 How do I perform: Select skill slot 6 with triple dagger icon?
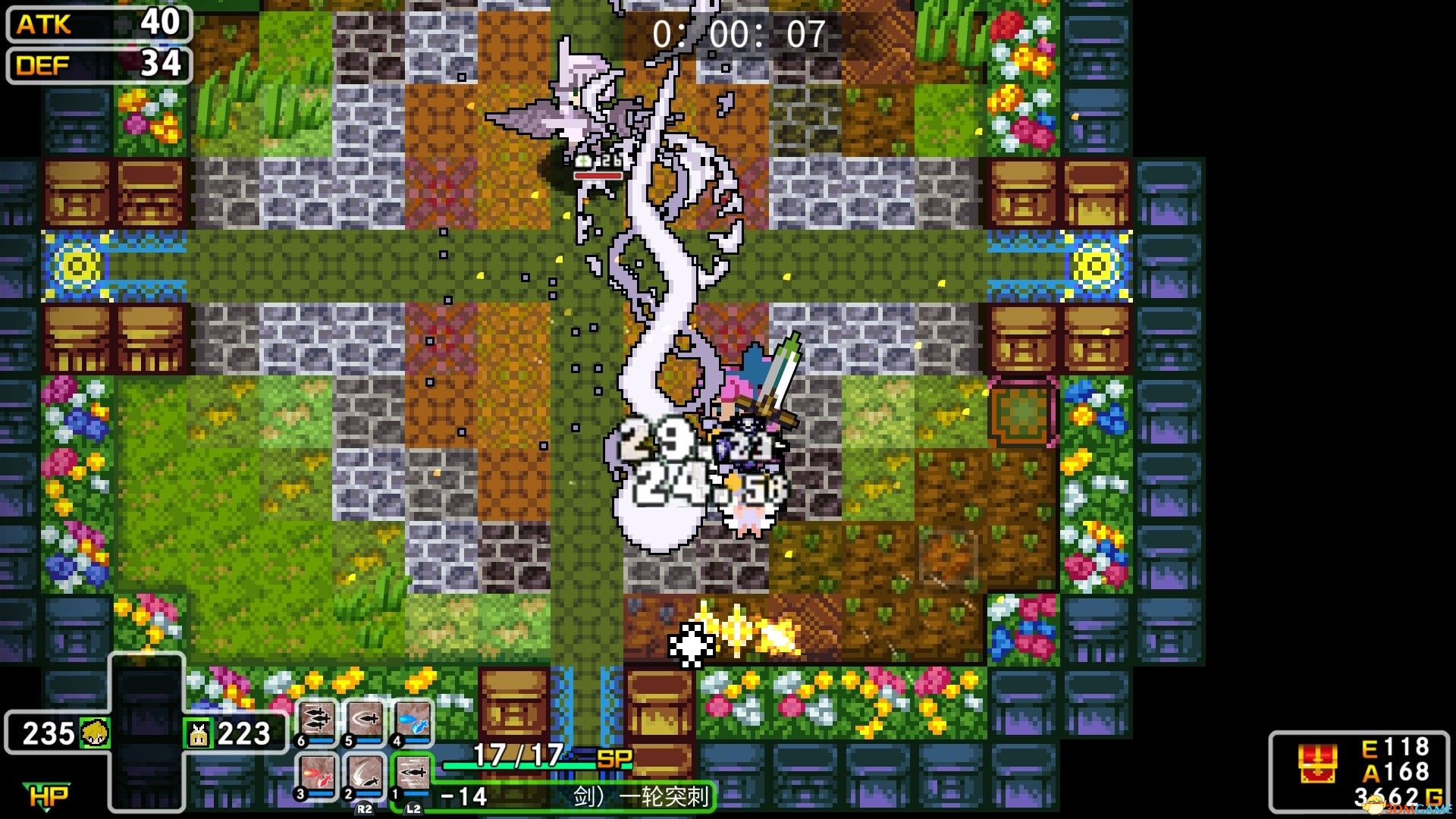[x=316, y=719]
